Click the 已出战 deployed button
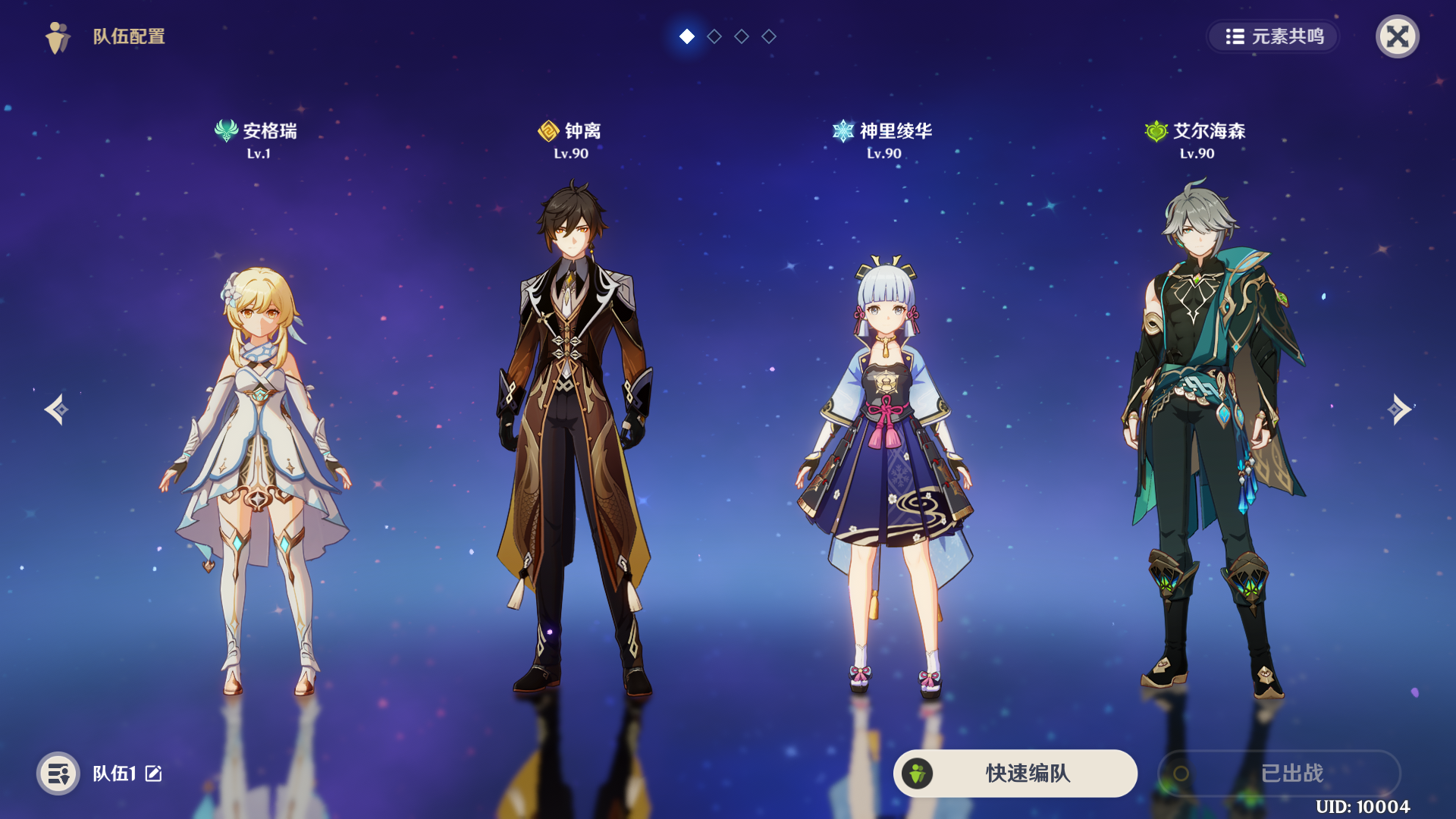The image size is (1456, 819). point(1279,773)
